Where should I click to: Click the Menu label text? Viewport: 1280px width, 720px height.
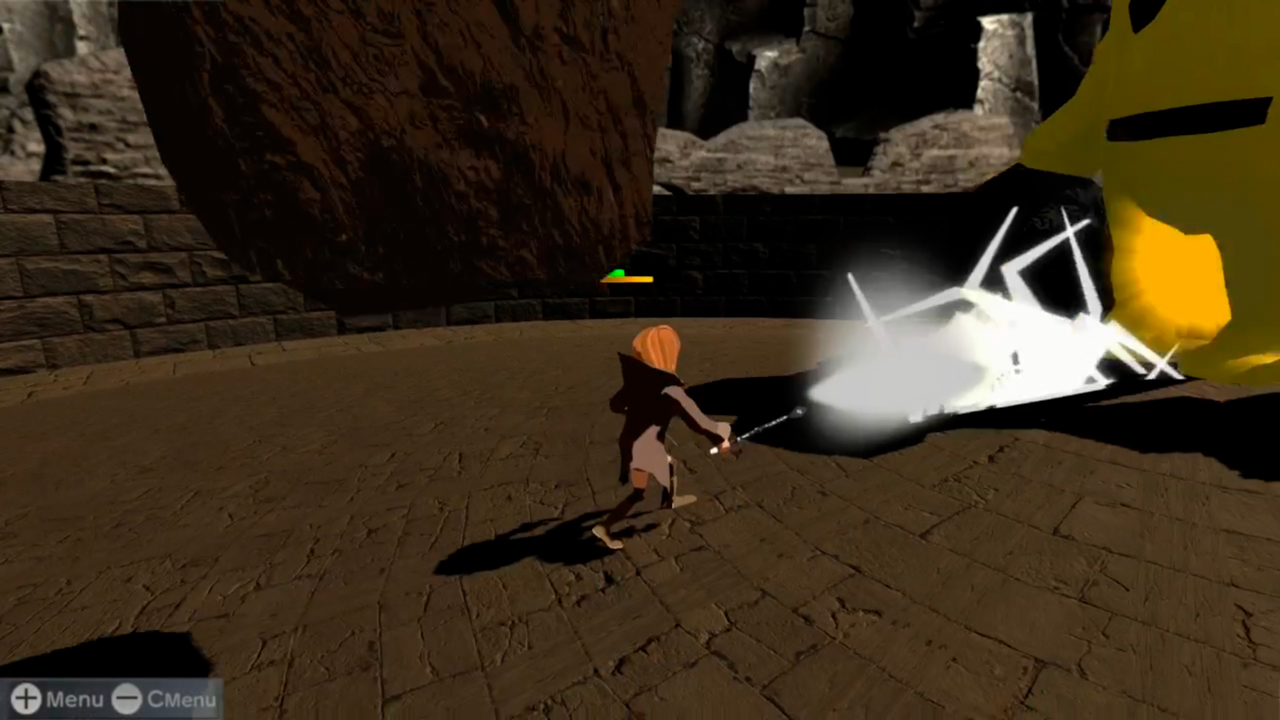(75, 699)
